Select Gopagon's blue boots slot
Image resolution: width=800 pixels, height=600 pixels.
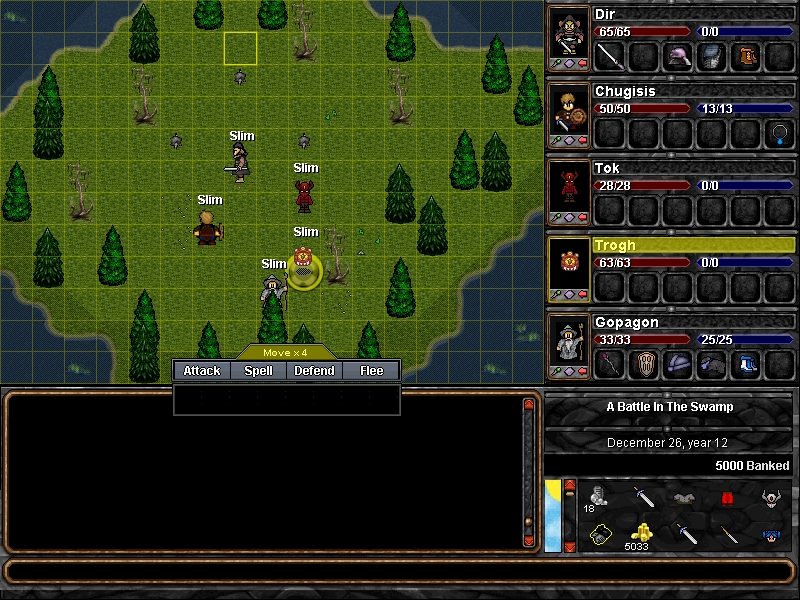point(745,364)
